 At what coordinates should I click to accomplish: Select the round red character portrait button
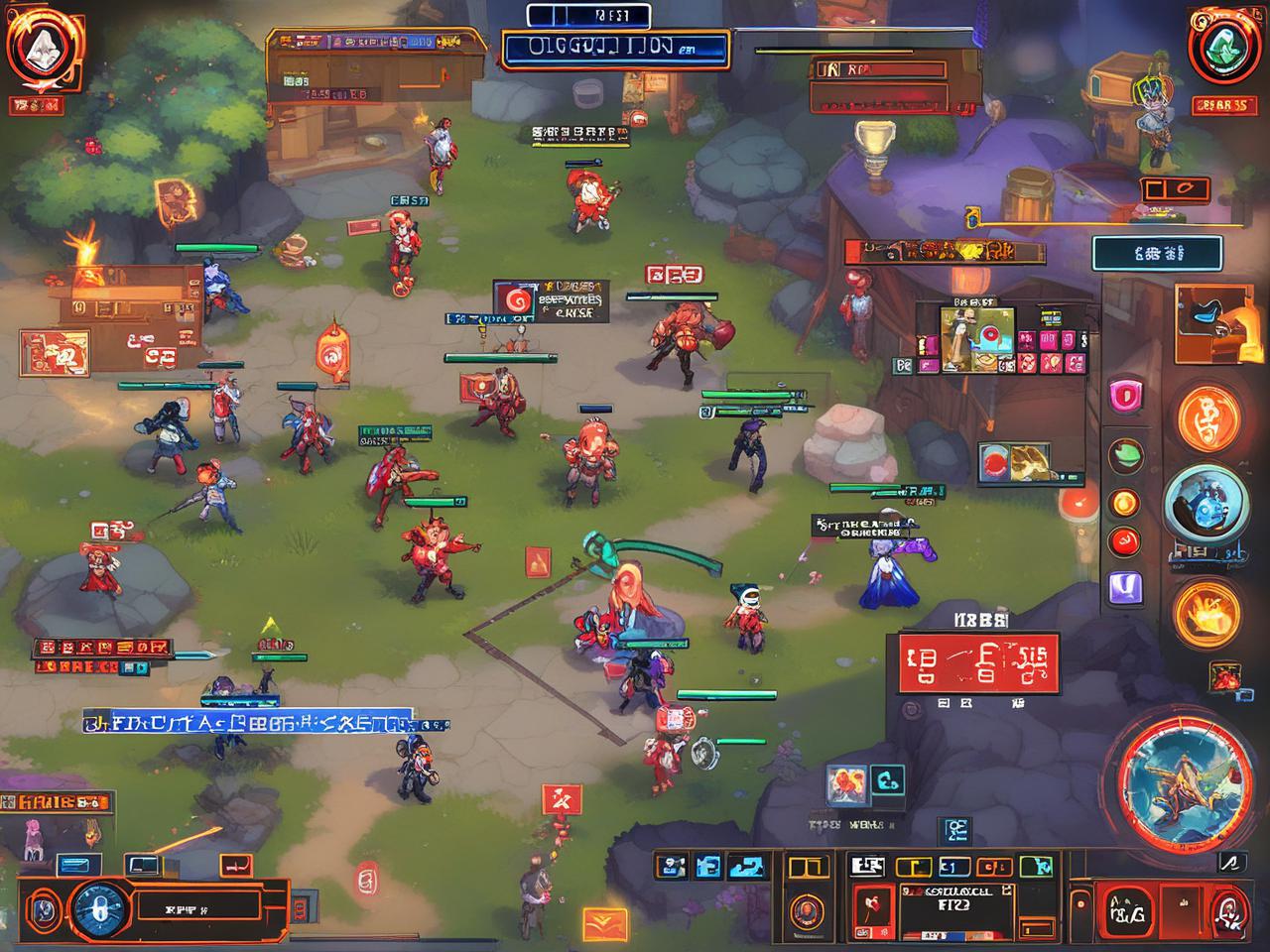click(1230, 906)
